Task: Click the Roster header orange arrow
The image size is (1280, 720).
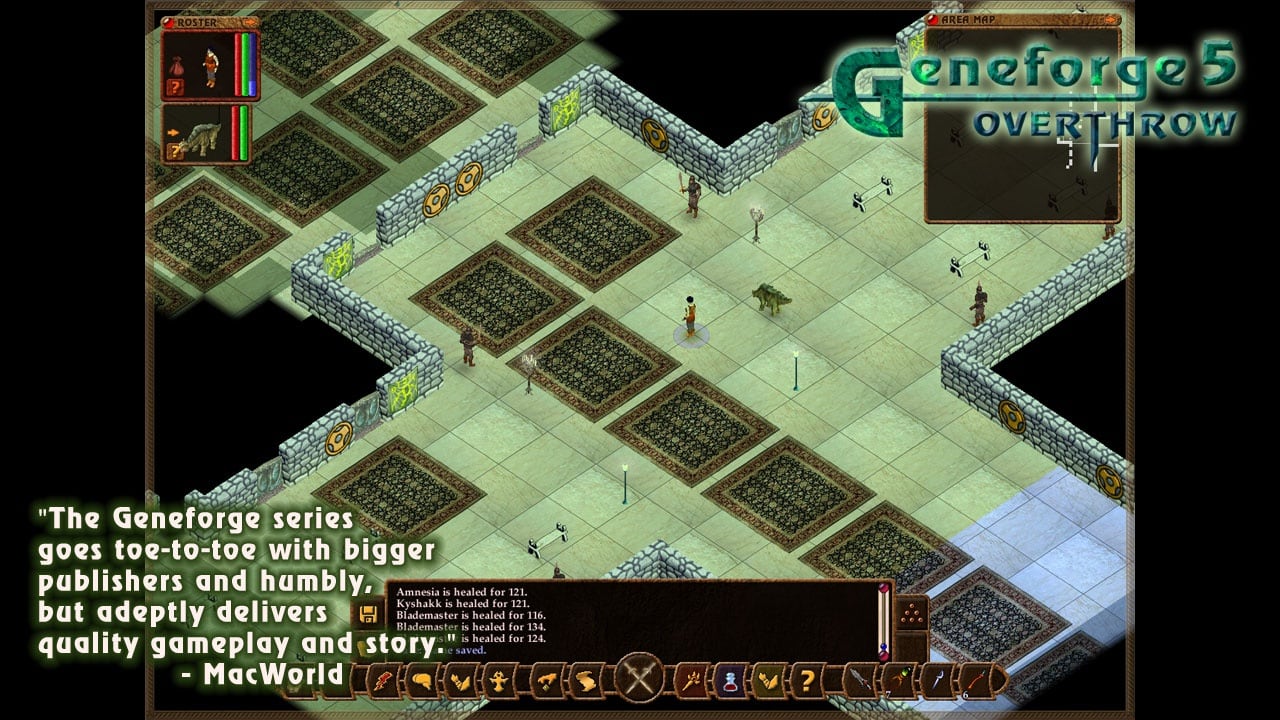Action: pos(250,21)
